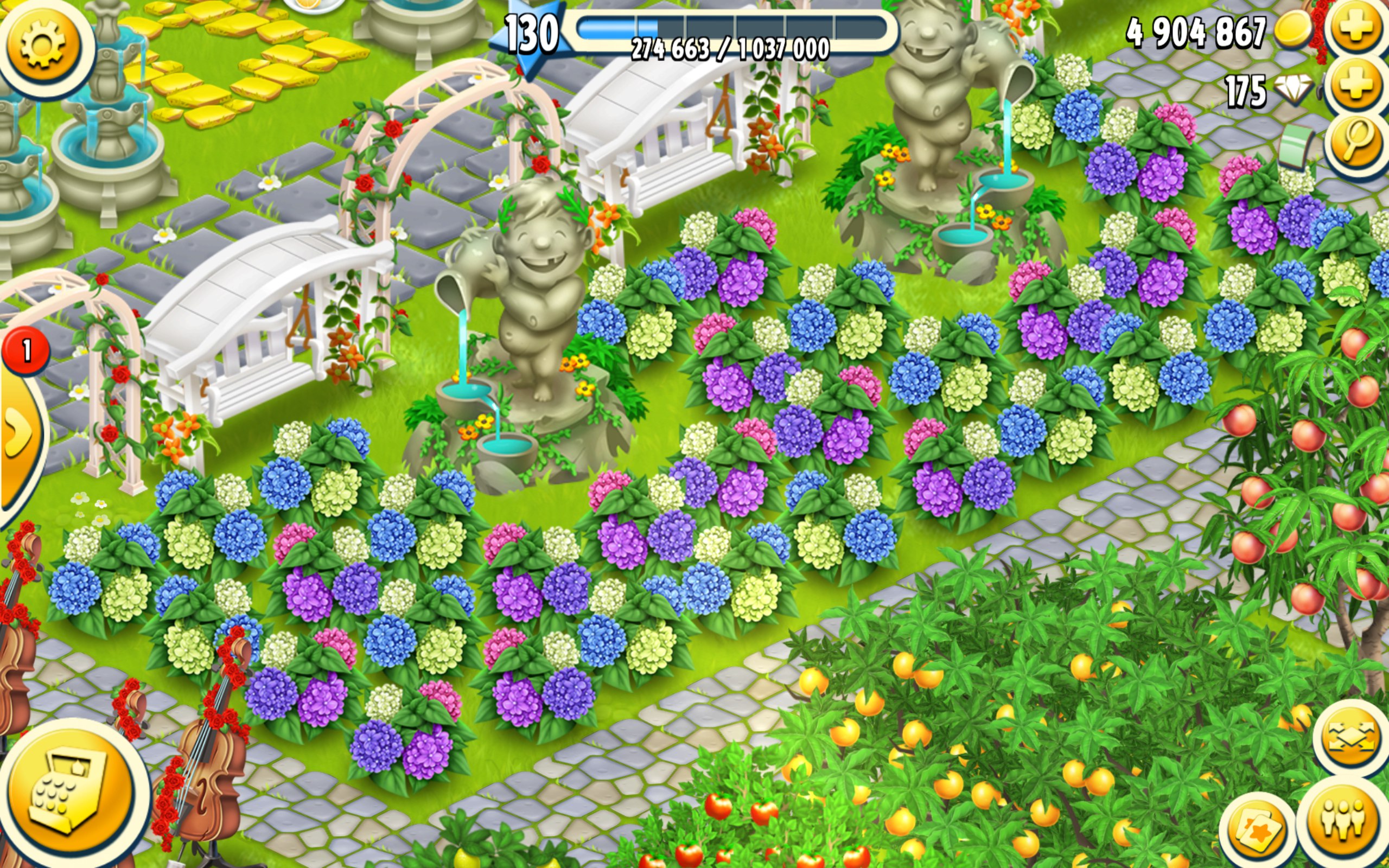Image resolution: width=1389 pixels, height=868 pixels.
Task: Tap the yellow button above friends
Action: [x=1351, y=737]
